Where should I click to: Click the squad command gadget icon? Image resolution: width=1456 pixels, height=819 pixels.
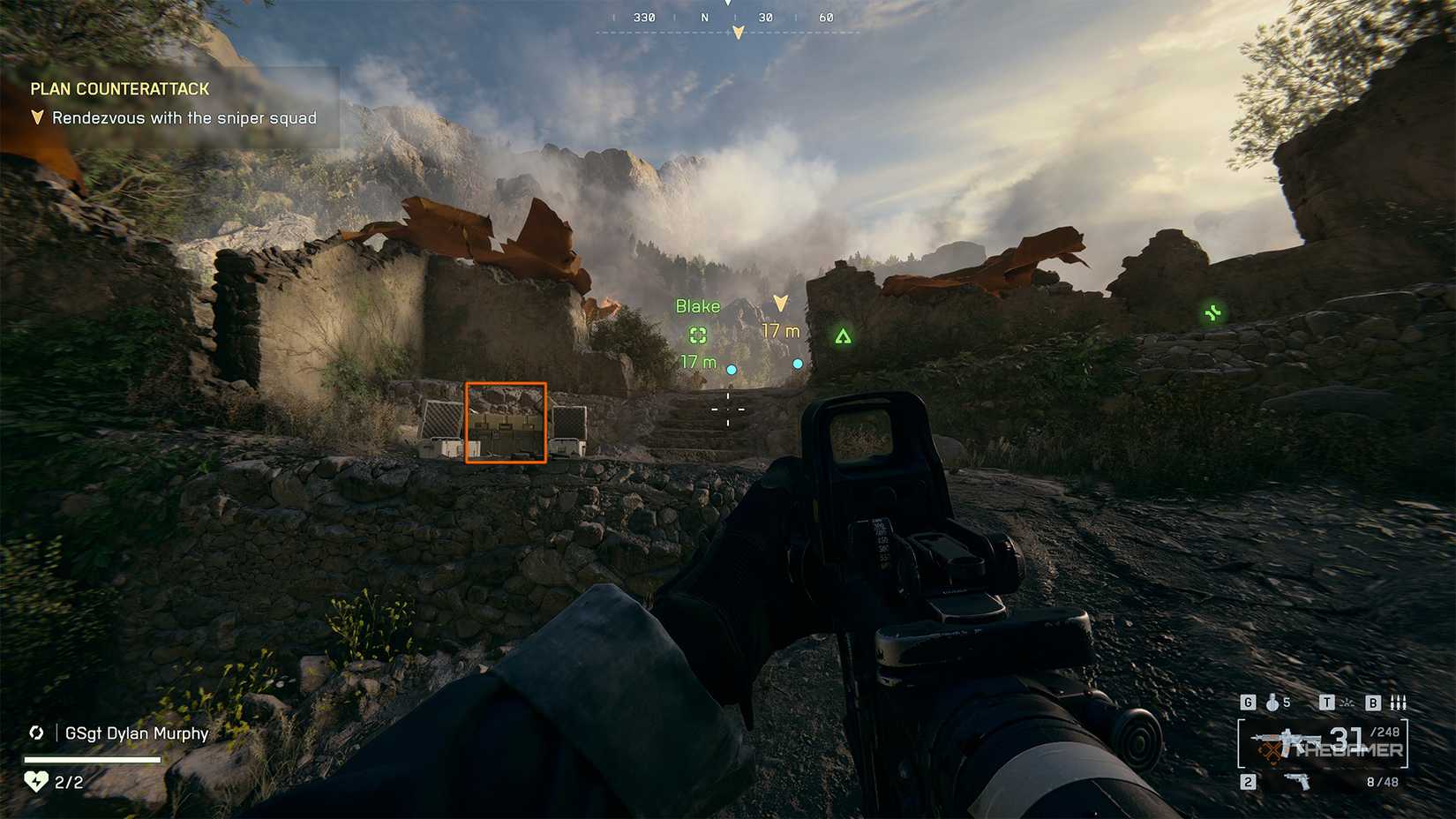pos(1347,703)
